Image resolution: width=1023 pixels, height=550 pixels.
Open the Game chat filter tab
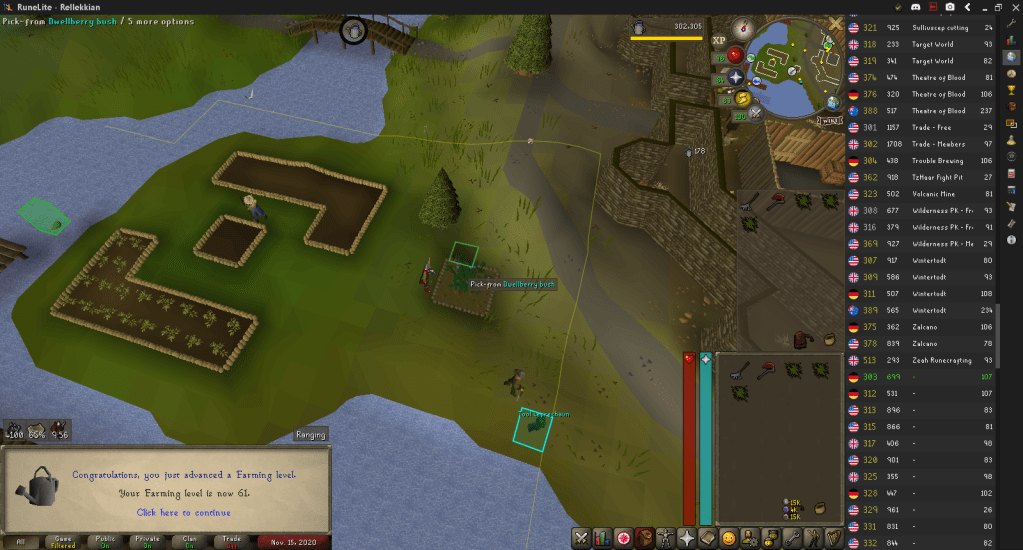(x=63, y=541)
